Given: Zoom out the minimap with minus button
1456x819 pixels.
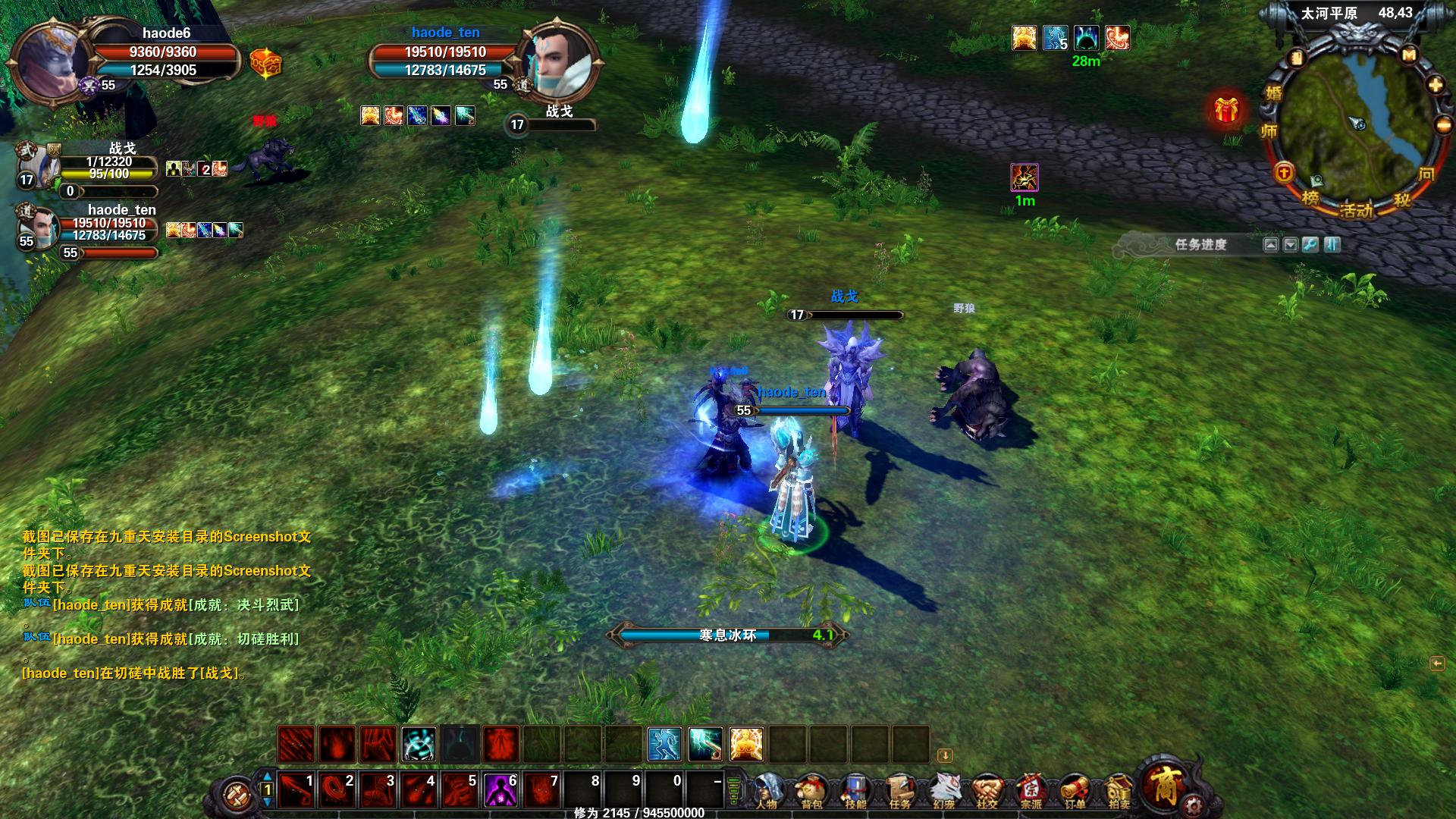Looking at the screenshot, I should click(x=1443, y=125).
